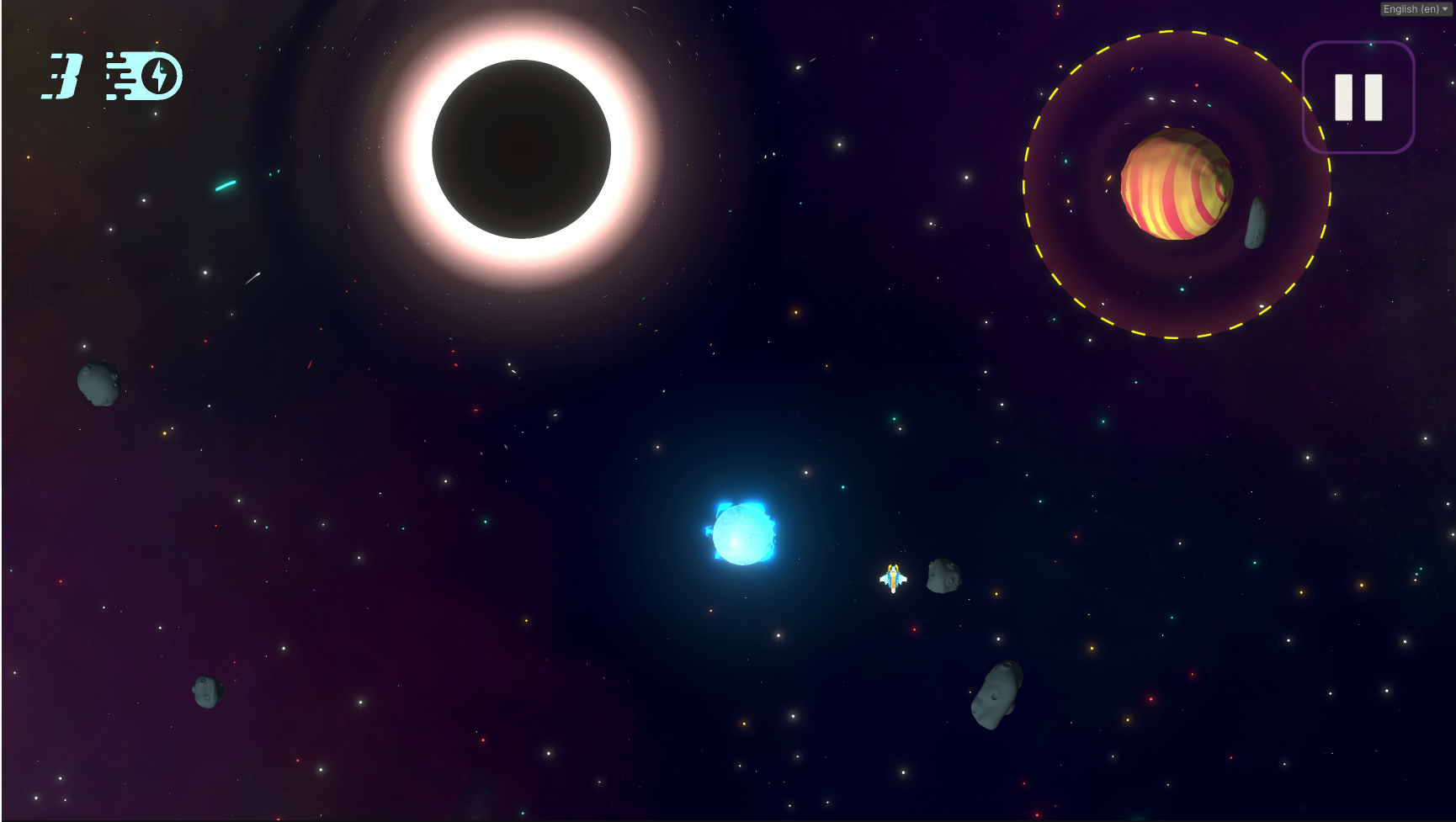1456x822 pixels.
Task: Open the English (en) language dropdown
Action: pyautogui.click(x=1415, y=8)
